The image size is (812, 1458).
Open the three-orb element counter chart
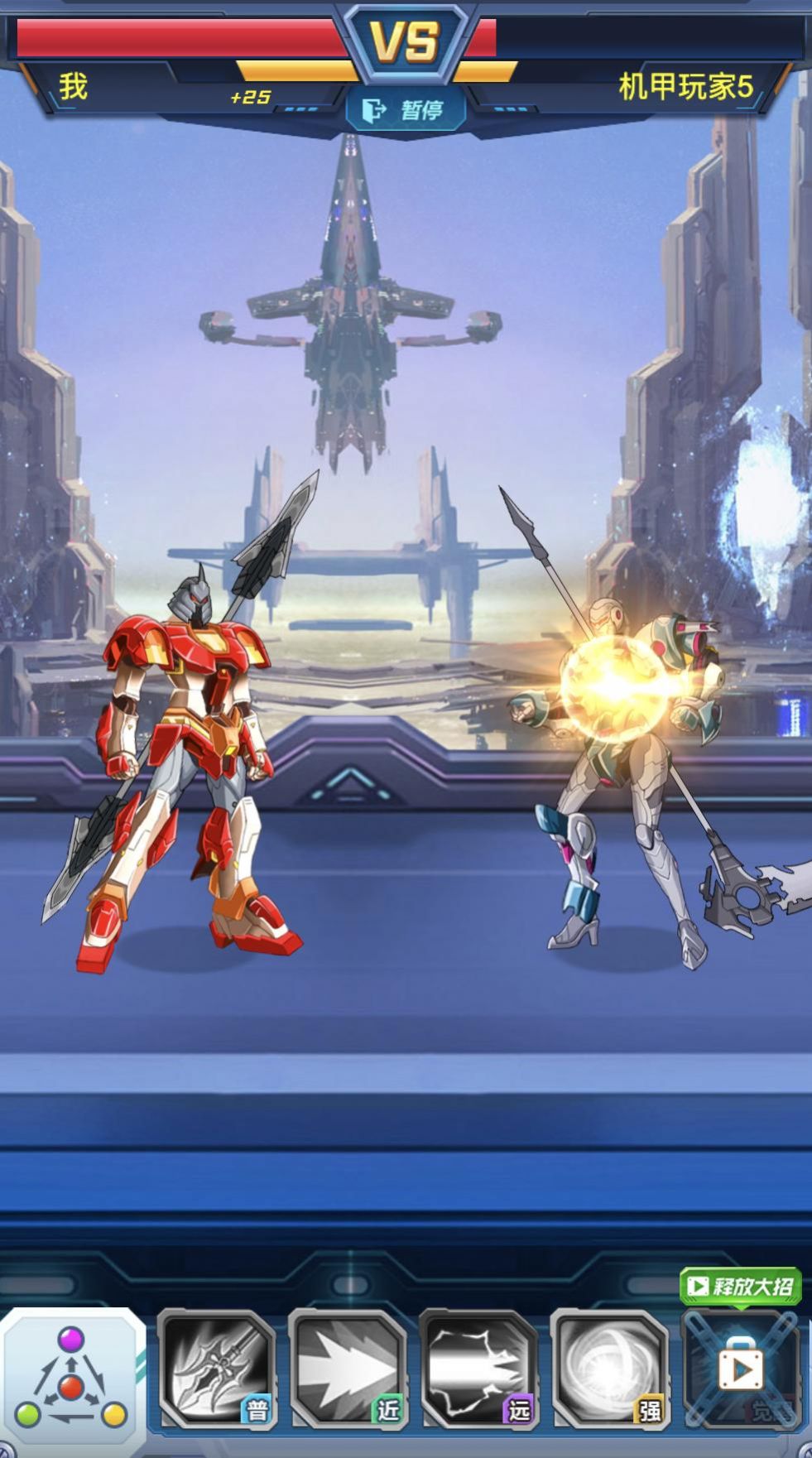(72, 1379)
